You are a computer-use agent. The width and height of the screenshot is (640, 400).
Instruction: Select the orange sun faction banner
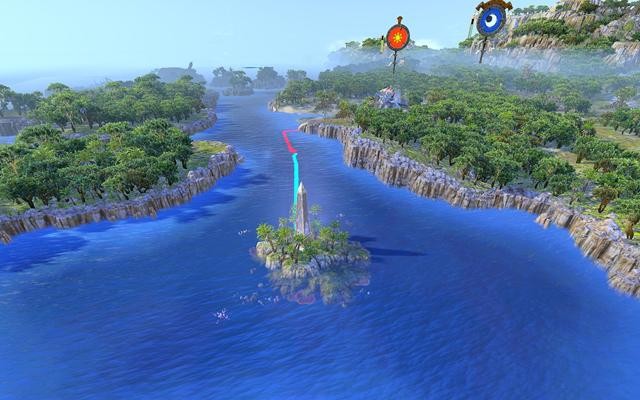click(x=398, y=39)
